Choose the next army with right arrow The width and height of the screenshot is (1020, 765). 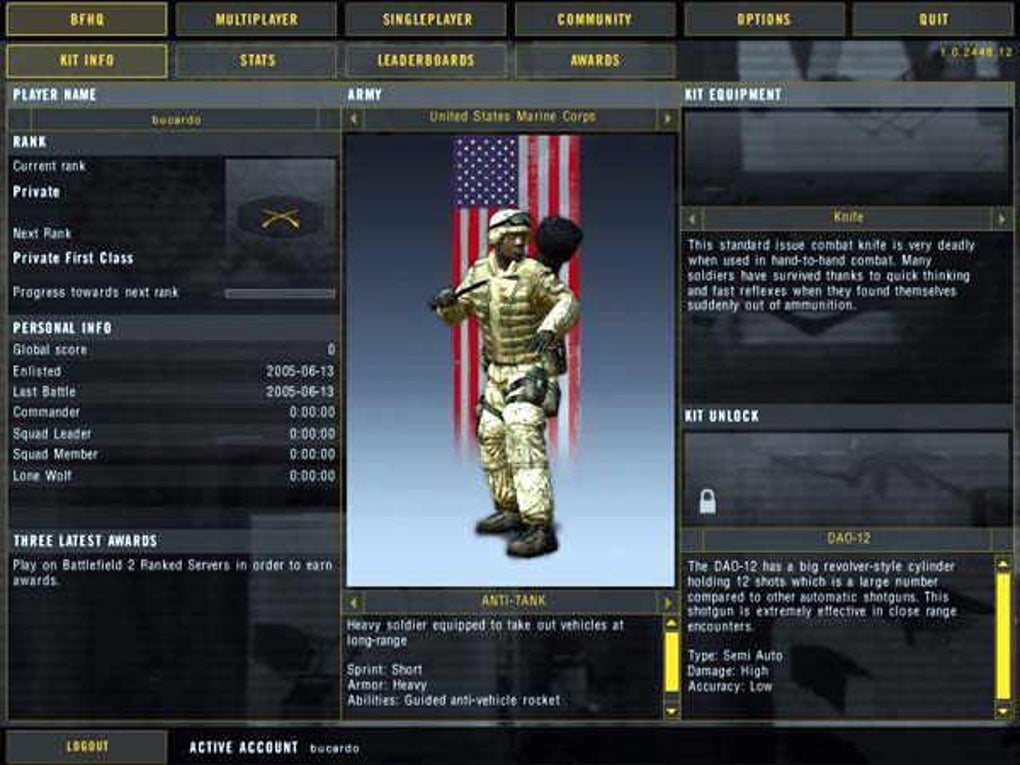tap(667, 118)
